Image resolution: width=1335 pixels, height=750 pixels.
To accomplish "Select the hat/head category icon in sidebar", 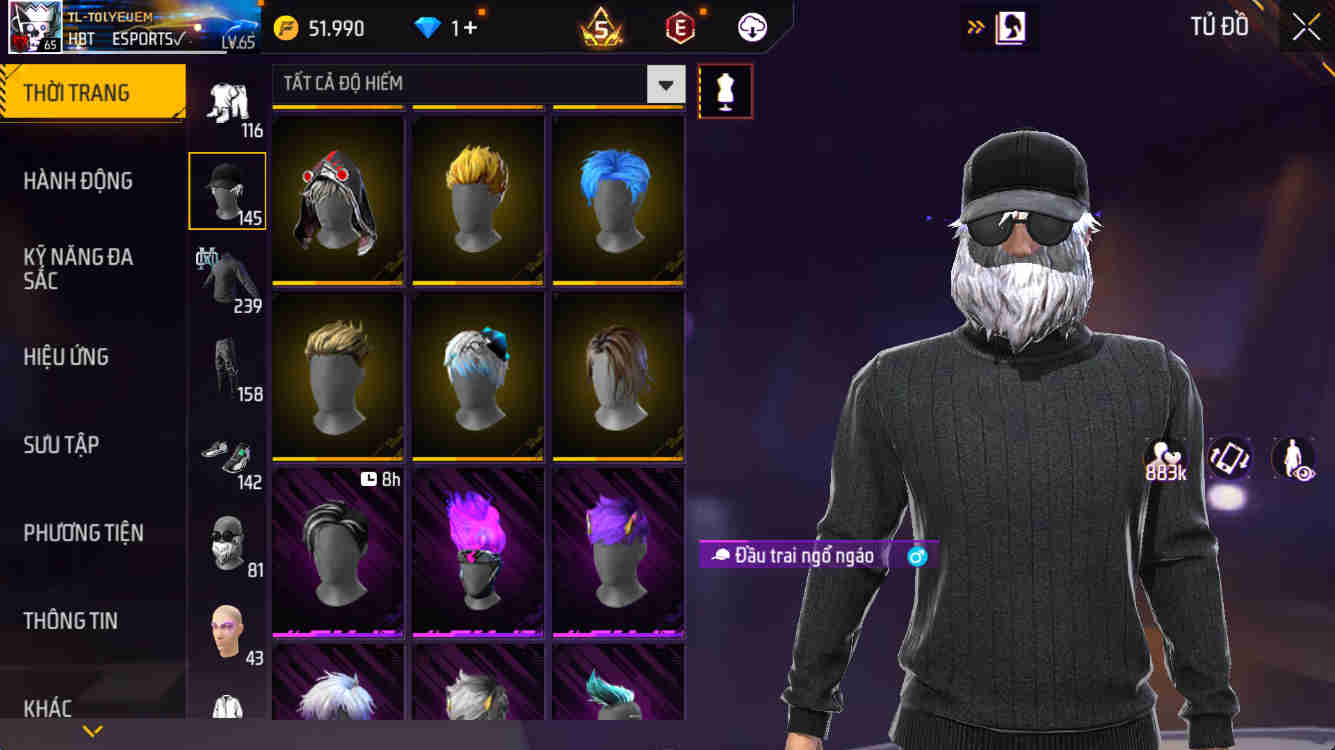I will [x=227, y=190].
